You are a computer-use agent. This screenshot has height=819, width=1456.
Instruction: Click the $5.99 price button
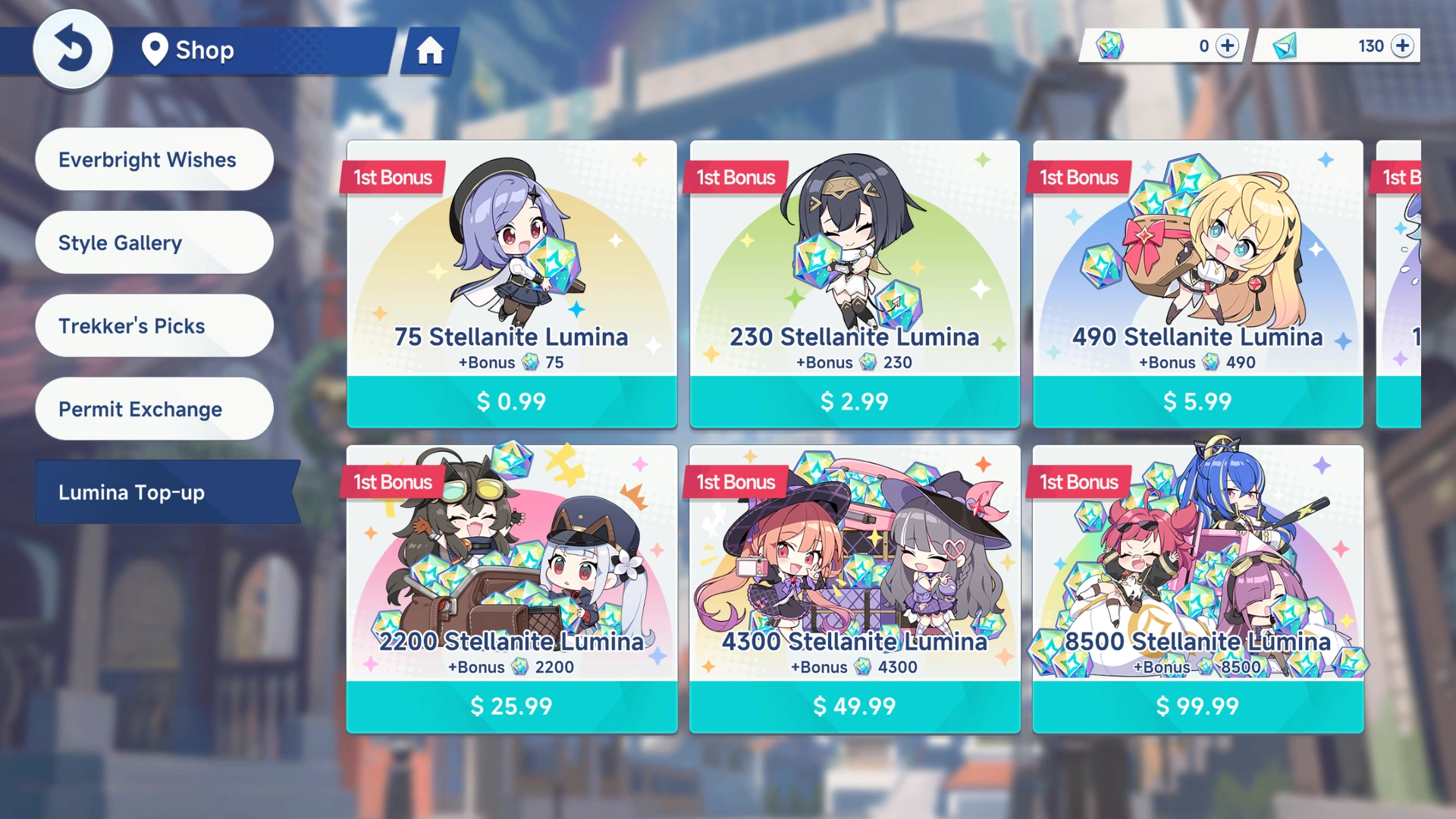pos(1198,401)
